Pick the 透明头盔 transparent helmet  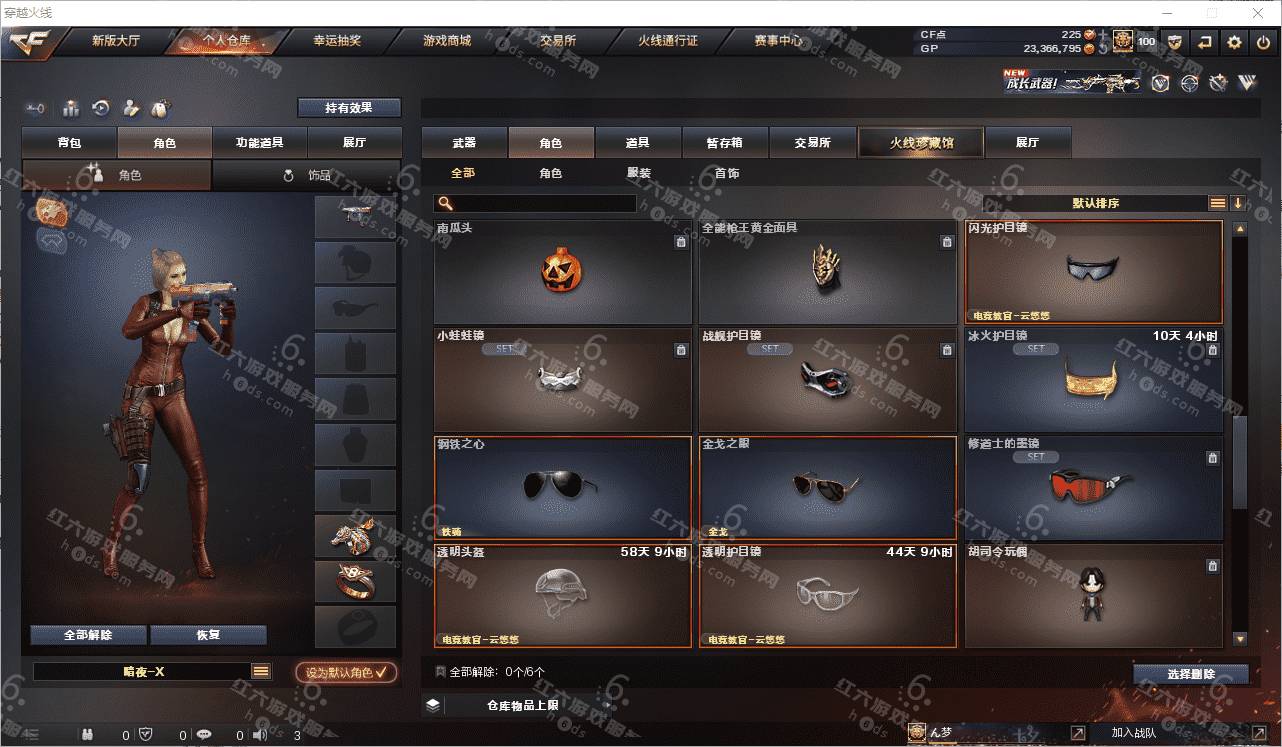click(x=563, y=596)
